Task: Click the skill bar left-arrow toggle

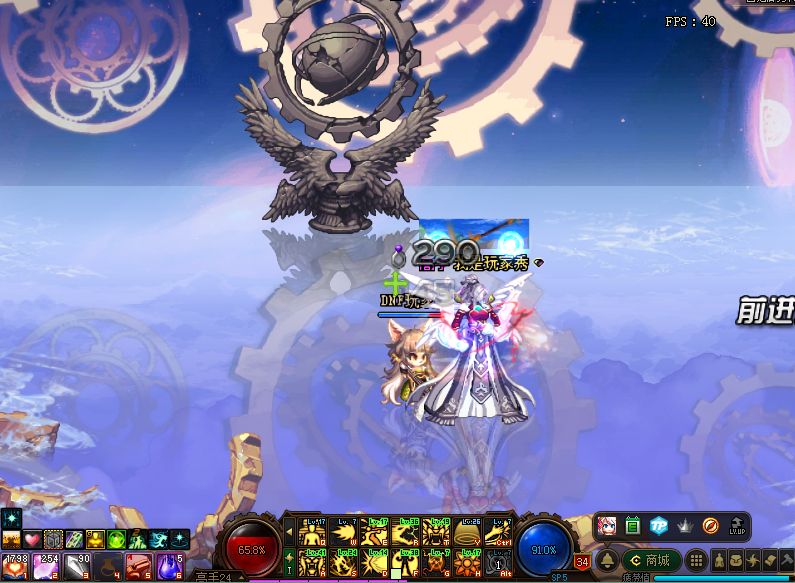Action: point(290,532)
